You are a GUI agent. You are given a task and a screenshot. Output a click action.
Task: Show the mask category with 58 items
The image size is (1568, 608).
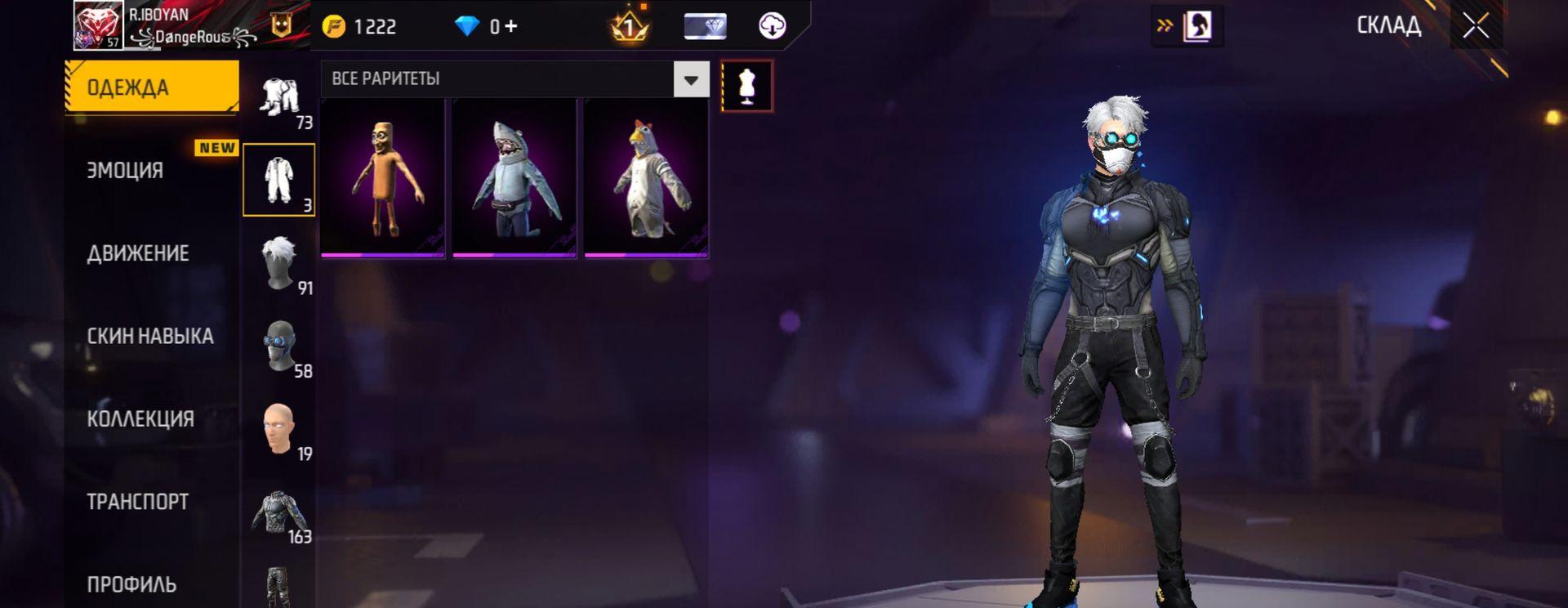click(280, 346)
